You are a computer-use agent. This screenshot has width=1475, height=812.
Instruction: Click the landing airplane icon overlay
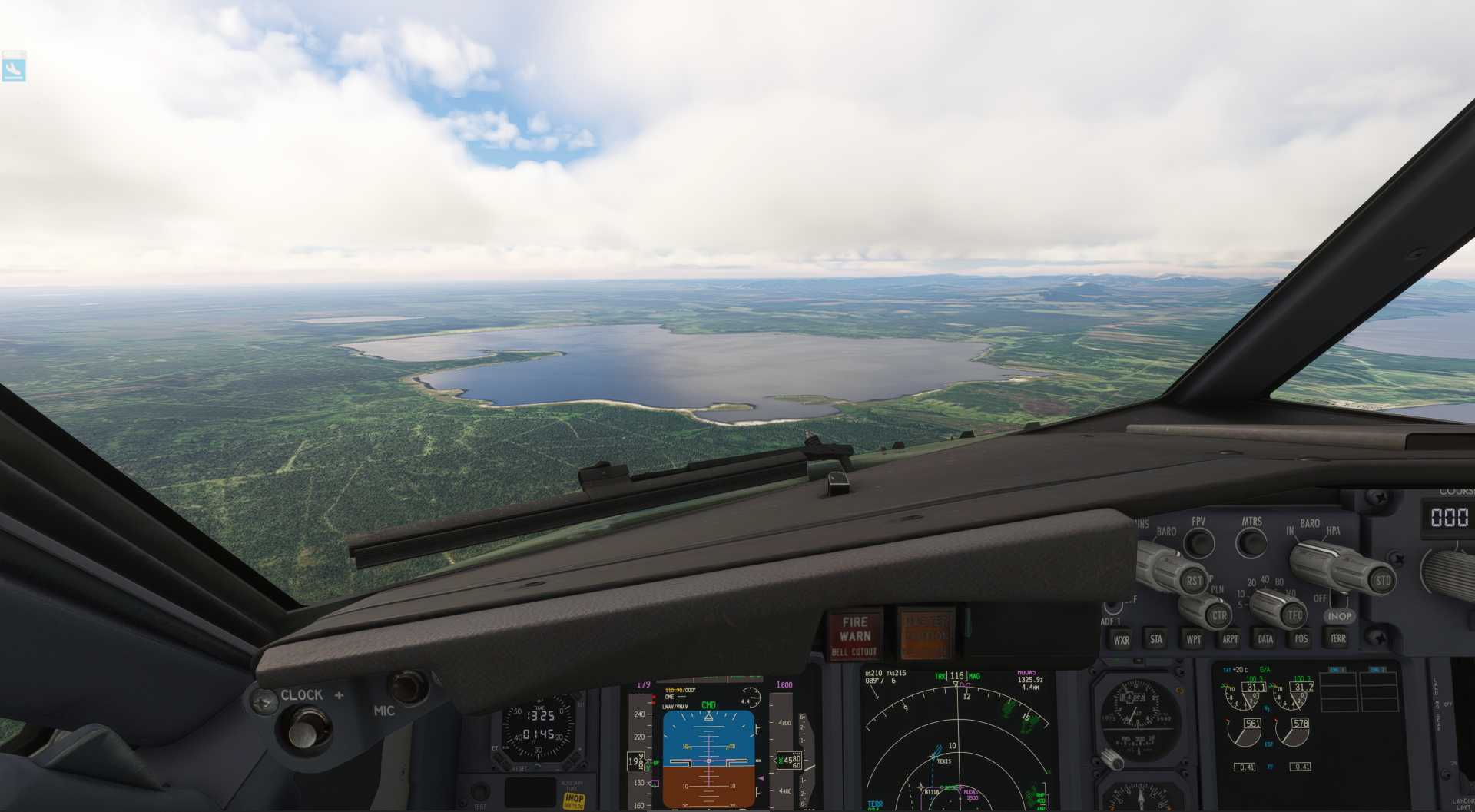coord(14,69)
